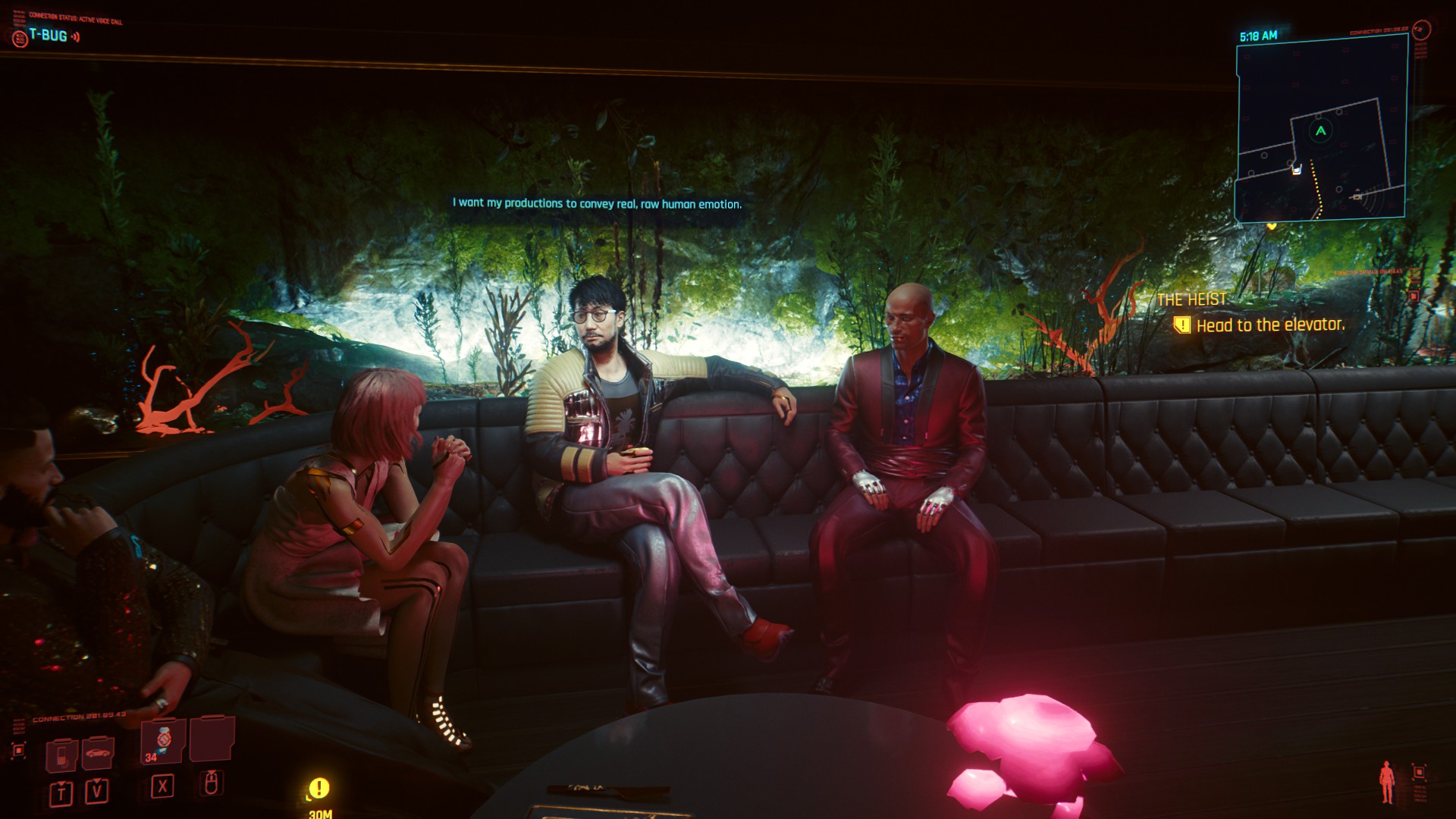Select the call vehicle car slot
The image size is (1456, 819).
click(x=98, y=754)
